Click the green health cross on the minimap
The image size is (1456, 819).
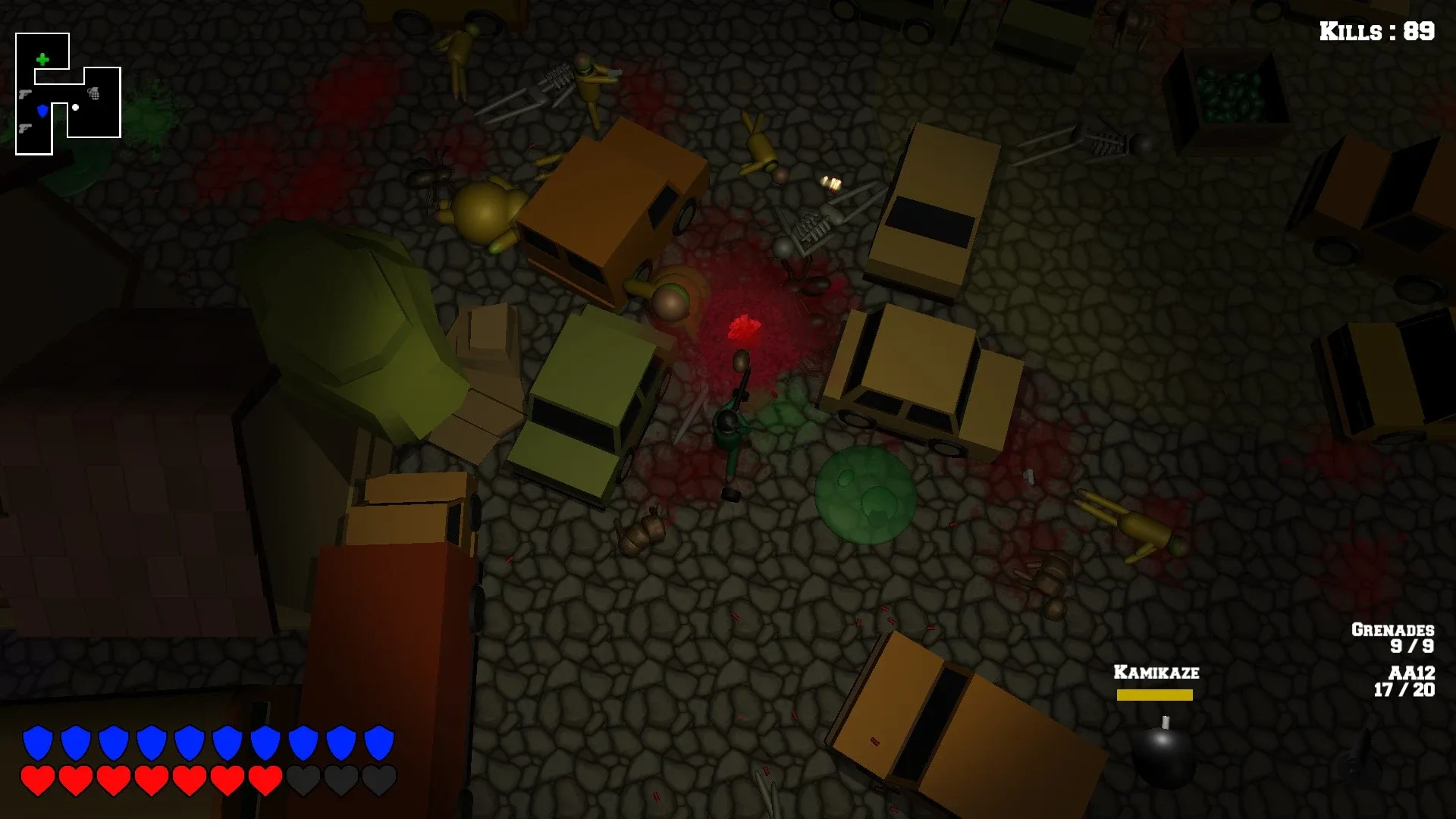tap(42, 58)
